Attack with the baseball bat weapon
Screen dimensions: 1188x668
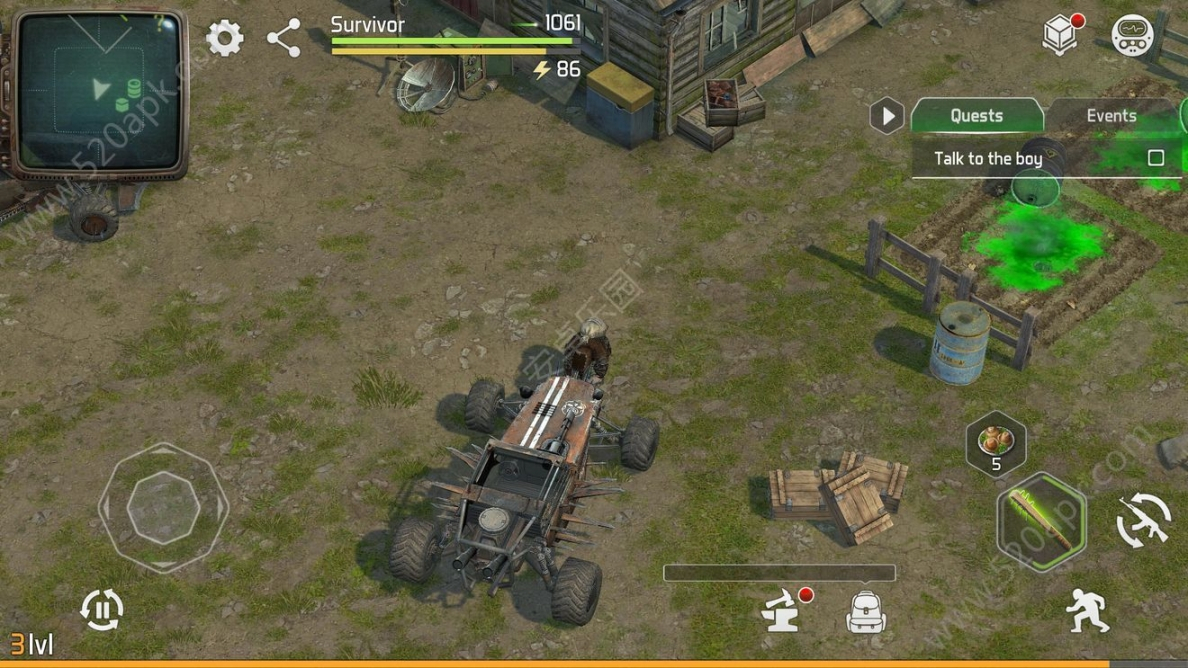coord(1041,522)
